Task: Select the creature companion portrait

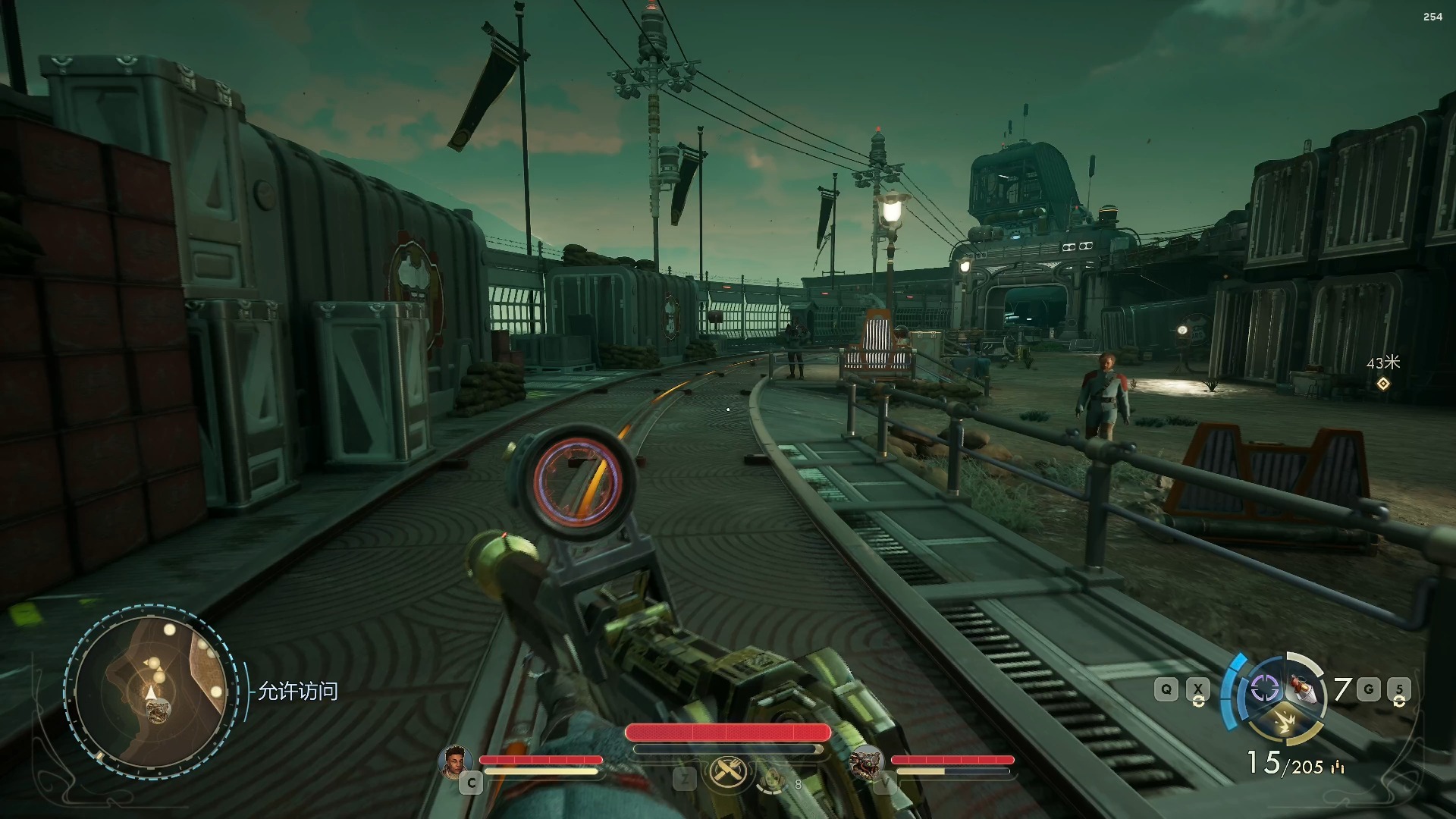Action: pos(866,764)
